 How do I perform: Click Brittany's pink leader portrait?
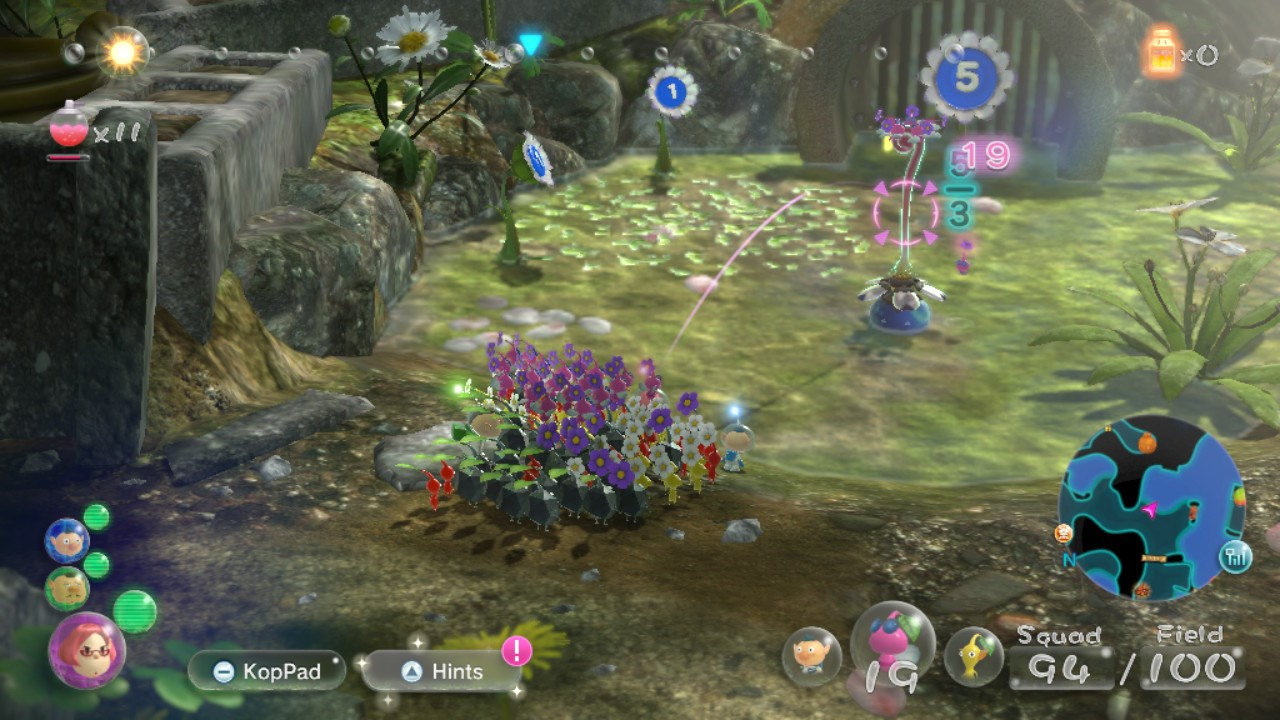pyautogui.click(x=87, y=649)
